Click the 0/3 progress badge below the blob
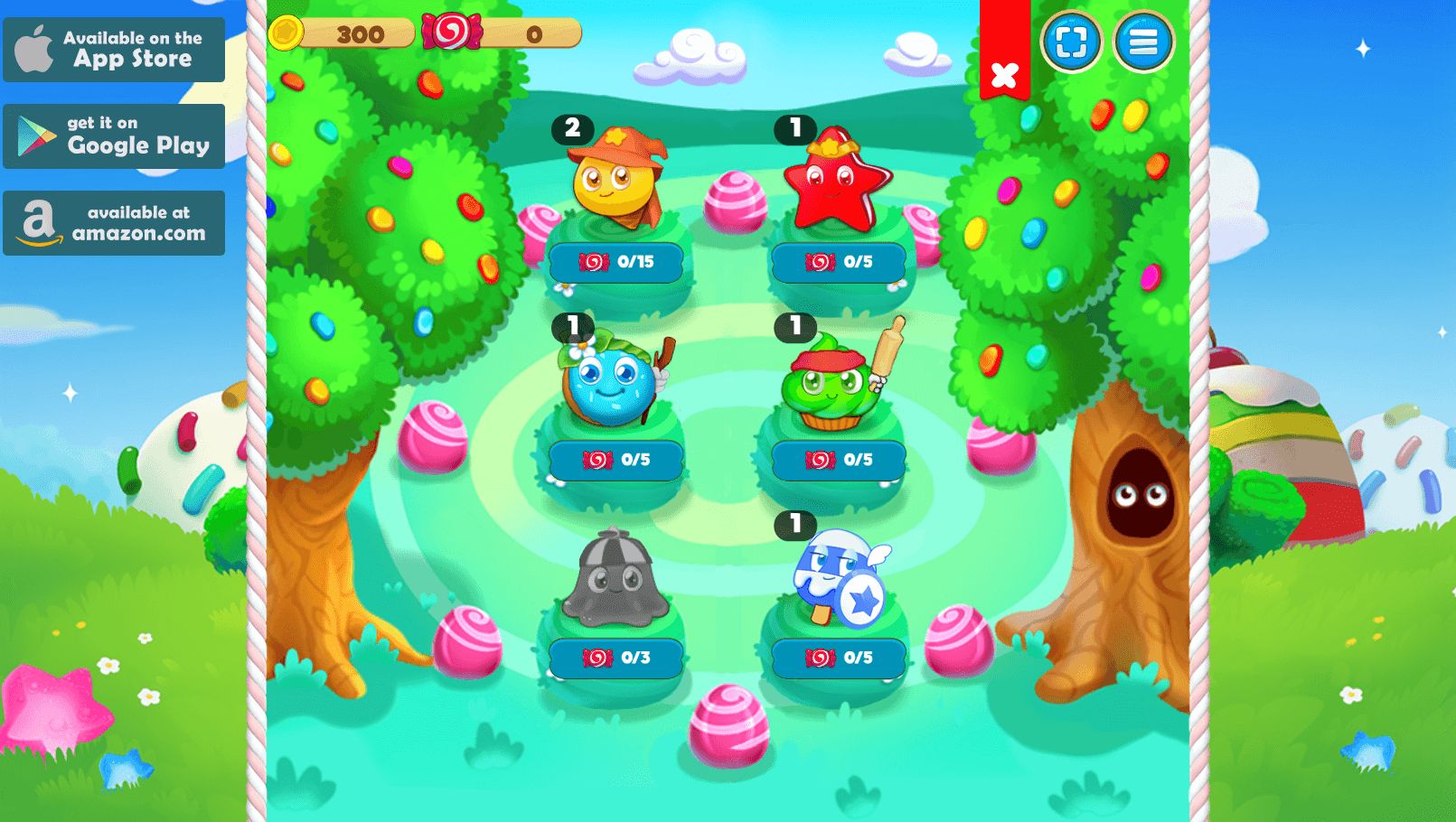 pos(618,658)
